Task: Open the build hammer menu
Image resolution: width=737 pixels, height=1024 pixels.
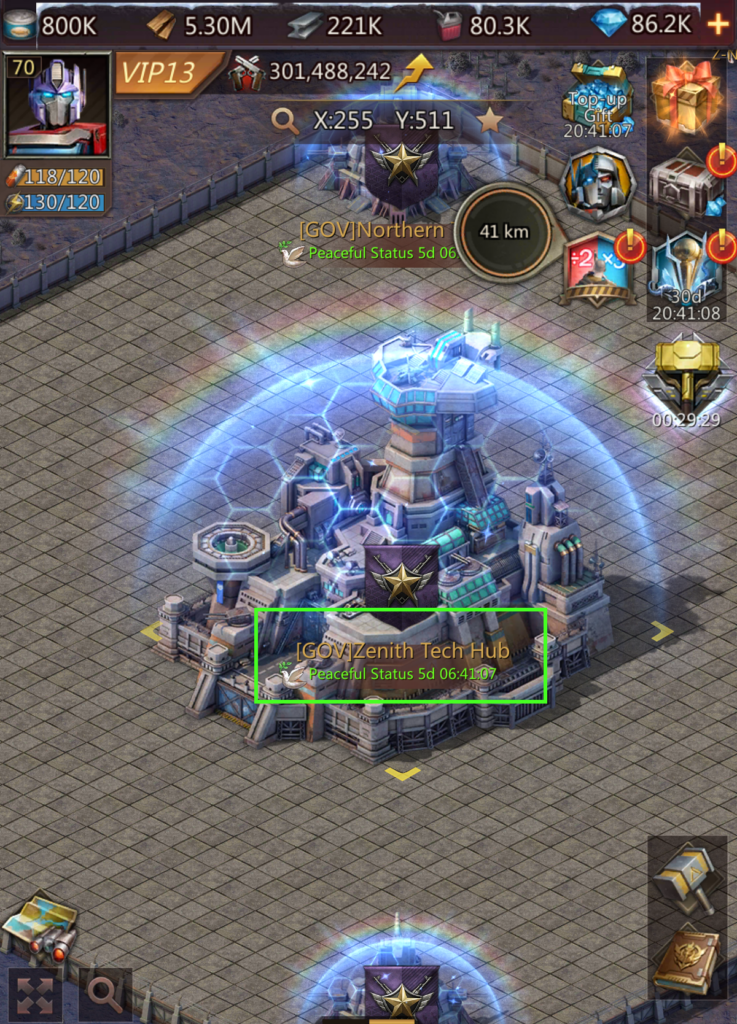Action: (686, 878)
